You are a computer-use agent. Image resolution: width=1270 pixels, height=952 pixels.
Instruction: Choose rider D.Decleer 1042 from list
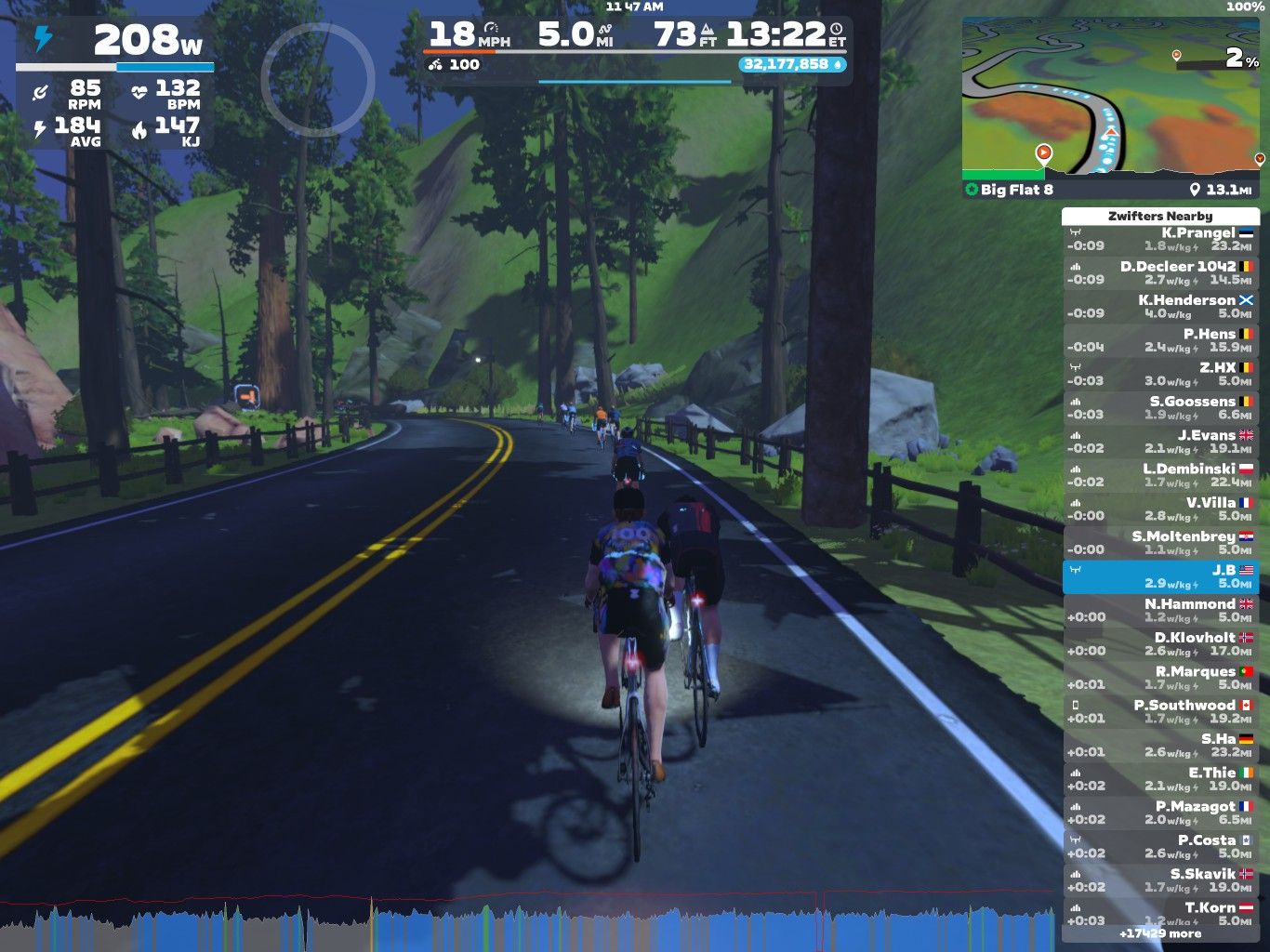(x=1160, y=272)
